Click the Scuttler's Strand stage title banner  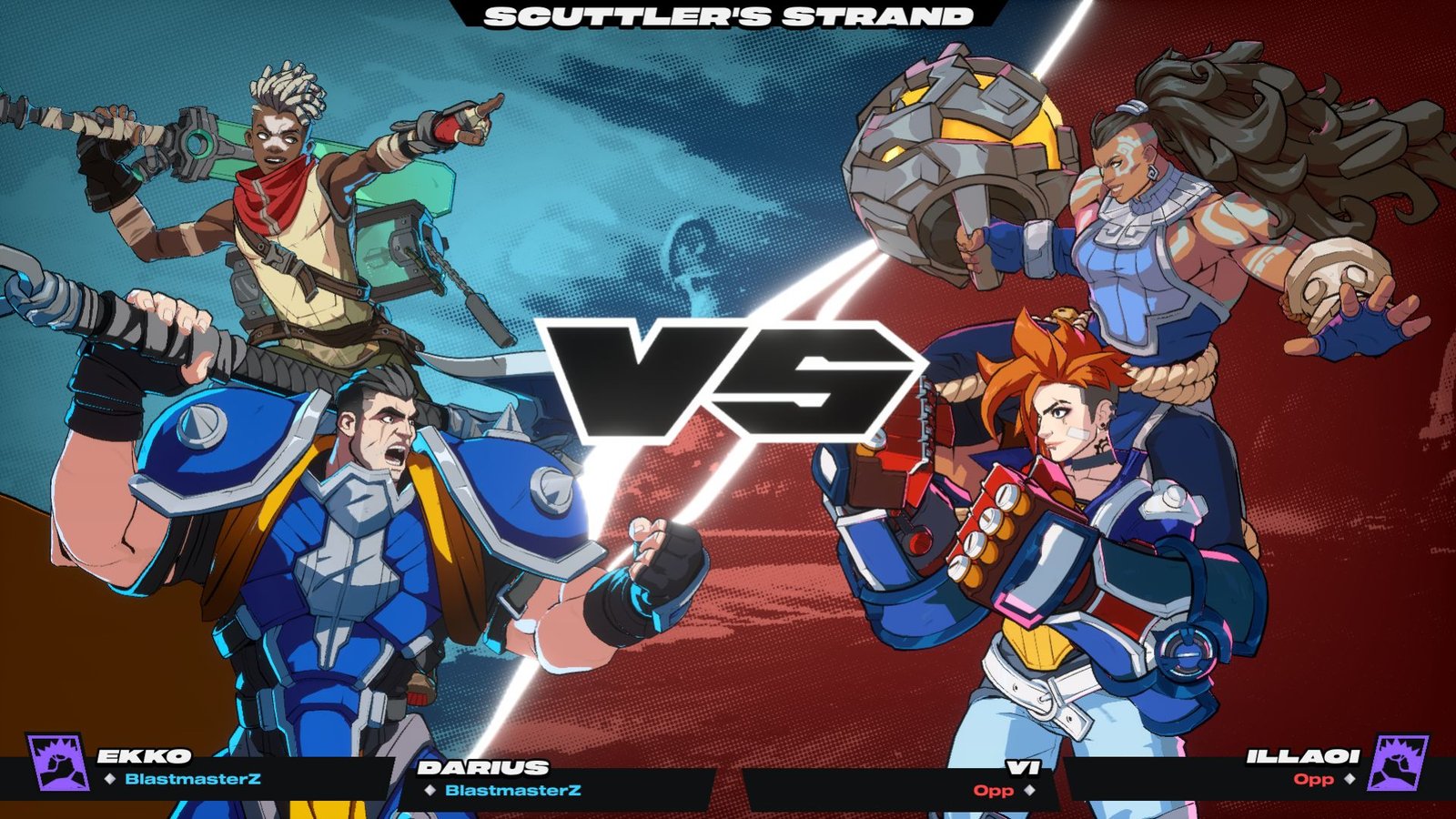tap(728, 16)
